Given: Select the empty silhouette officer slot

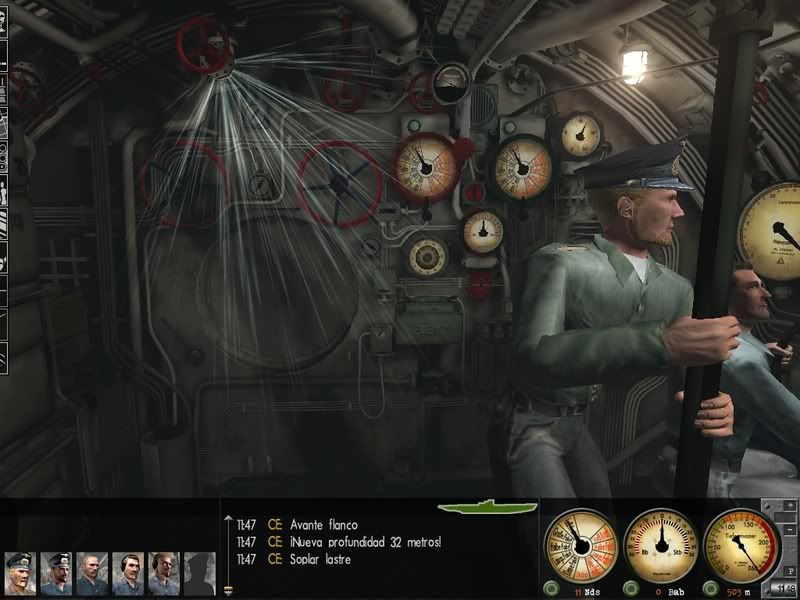Looking at the screenshot, I should pyautogui.click(x=199, y=573).
